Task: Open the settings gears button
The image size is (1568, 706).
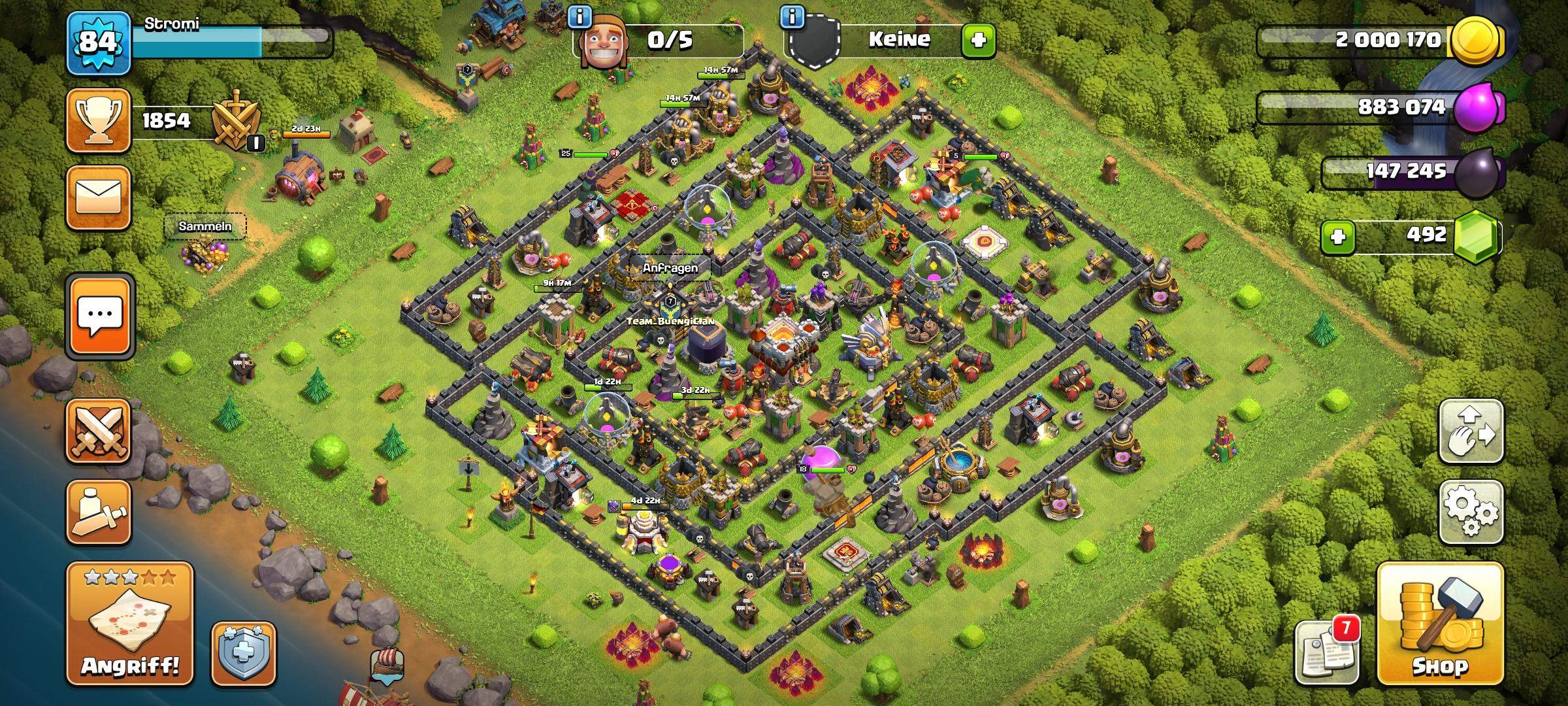Action: [1471, 511]
